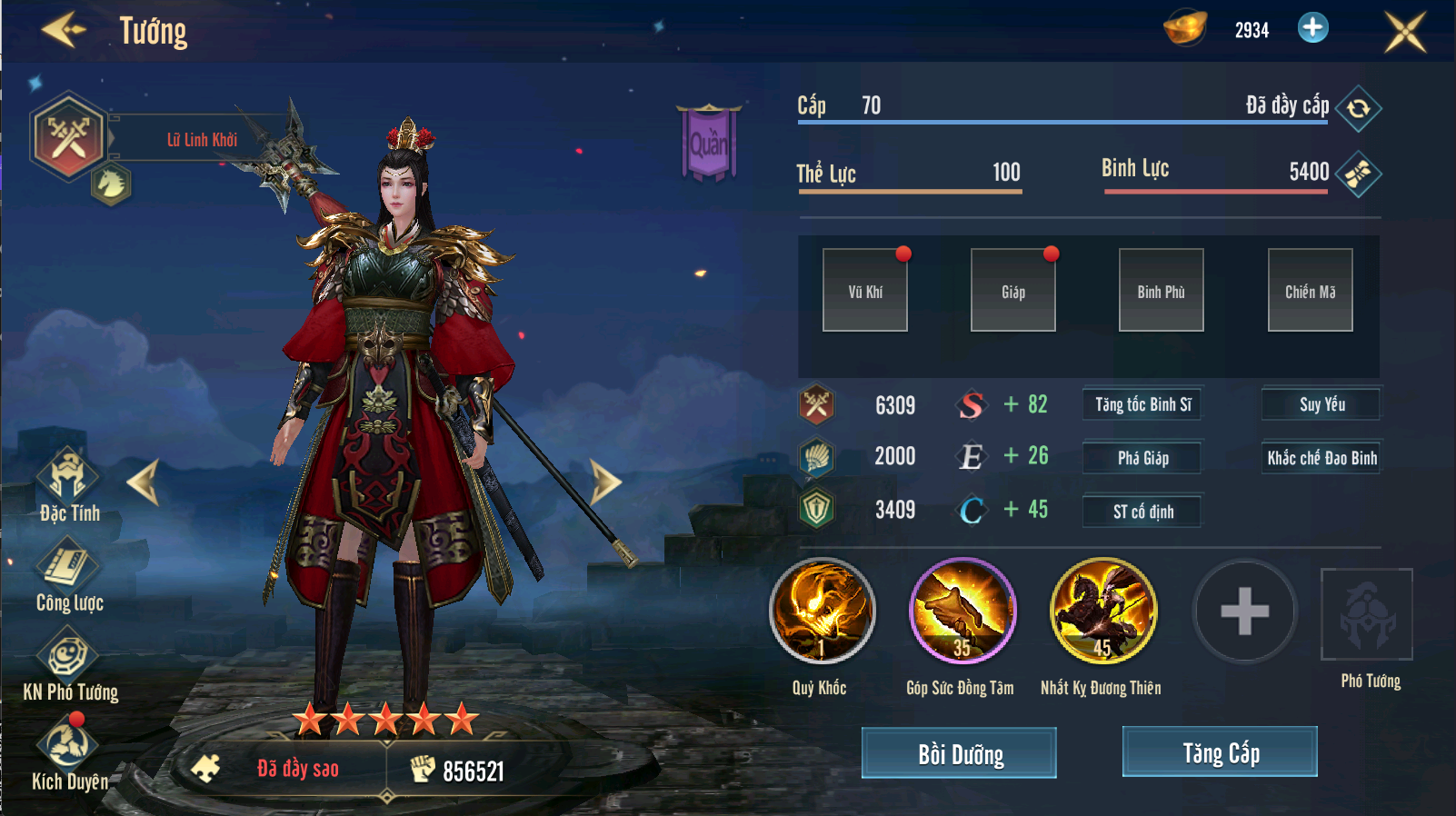Open the Công lược guide

click(68, 574)
